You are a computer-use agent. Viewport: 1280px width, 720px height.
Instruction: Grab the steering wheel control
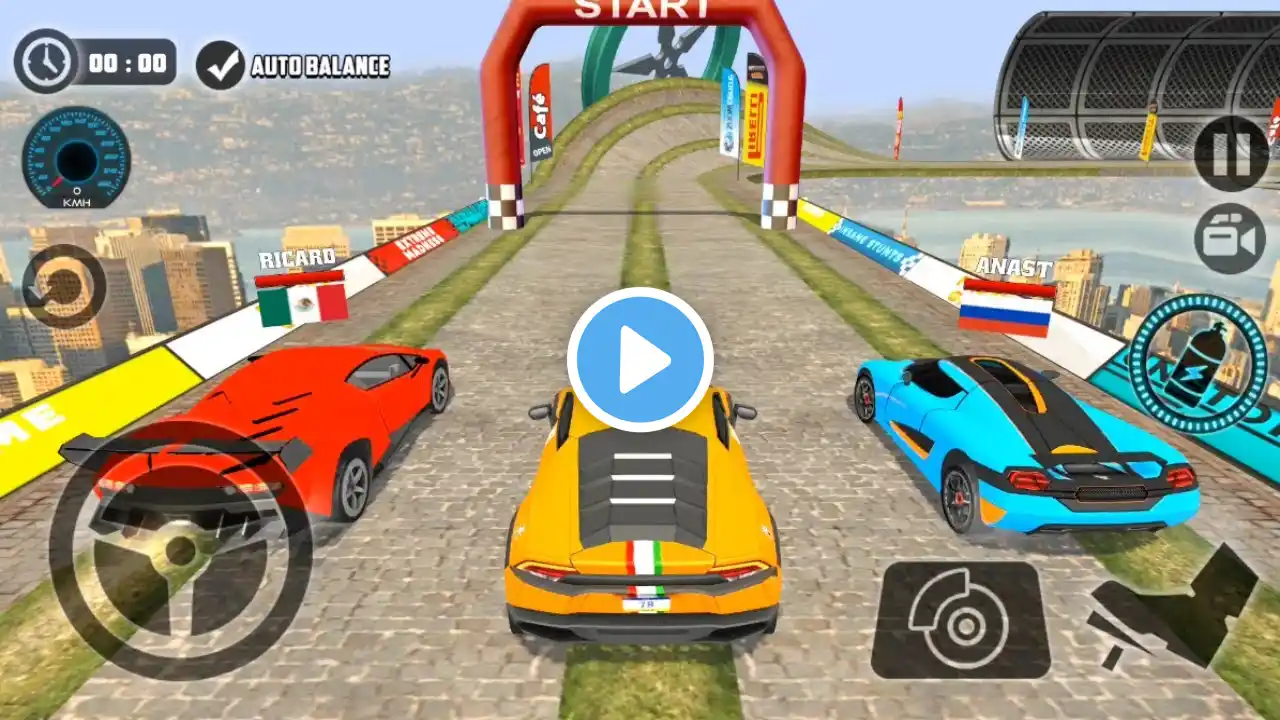pyautogui.click(x=180, y=550)
